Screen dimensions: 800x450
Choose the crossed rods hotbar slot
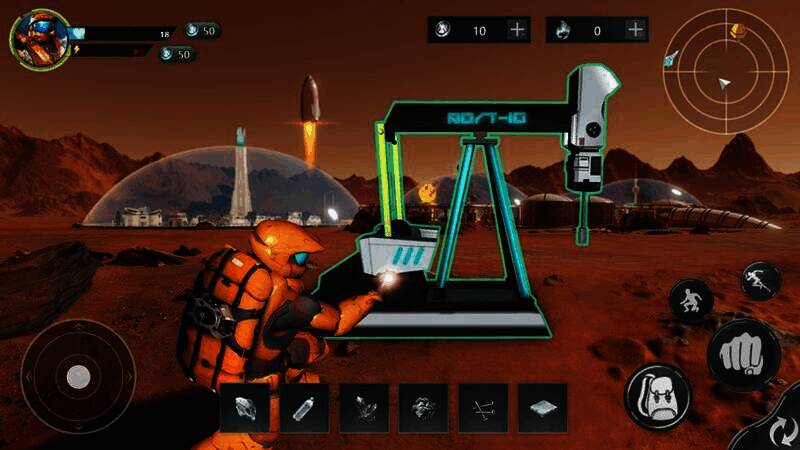(483, 408)
